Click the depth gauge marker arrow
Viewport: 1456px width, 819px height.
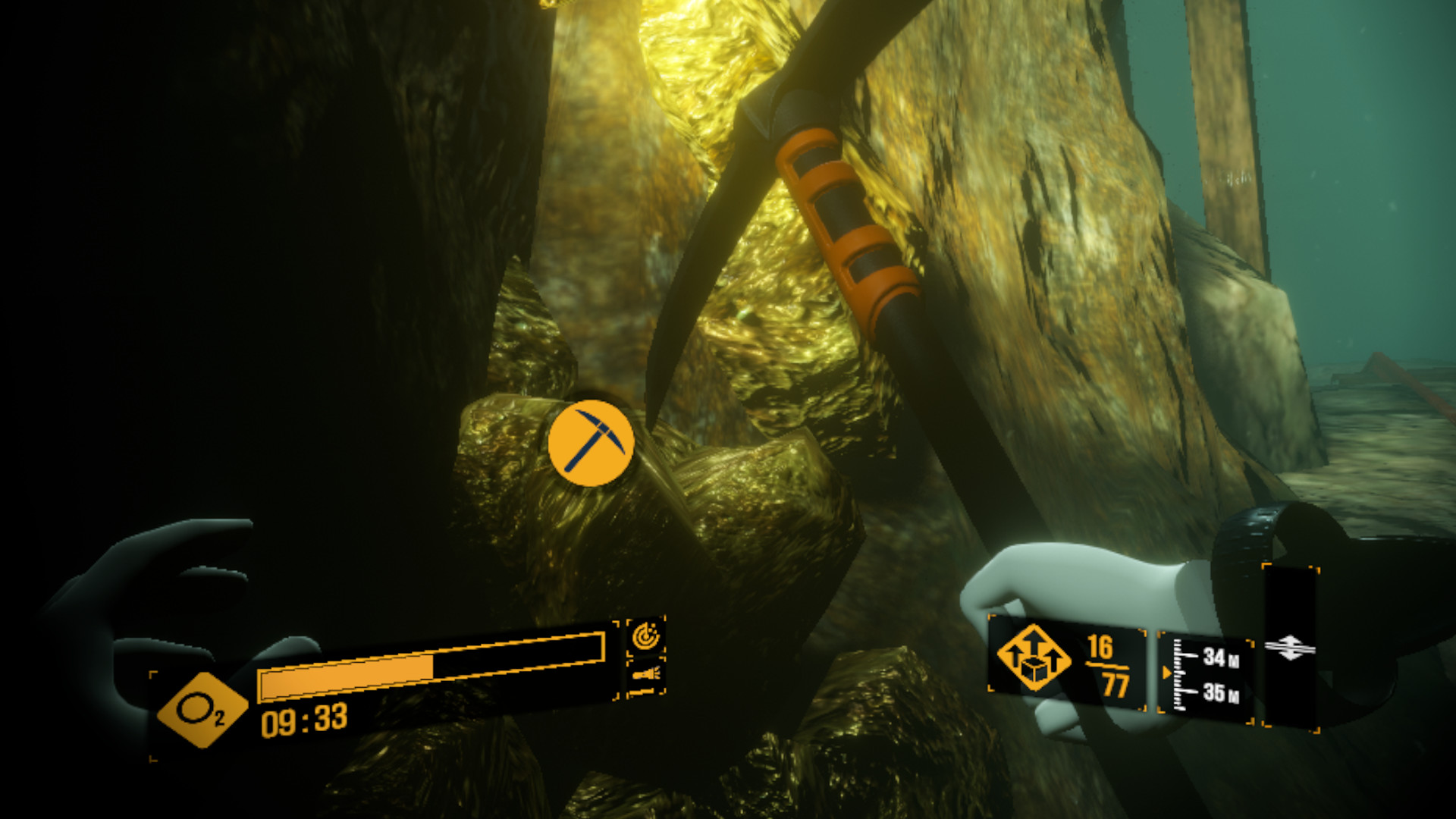coord(1166,674)
